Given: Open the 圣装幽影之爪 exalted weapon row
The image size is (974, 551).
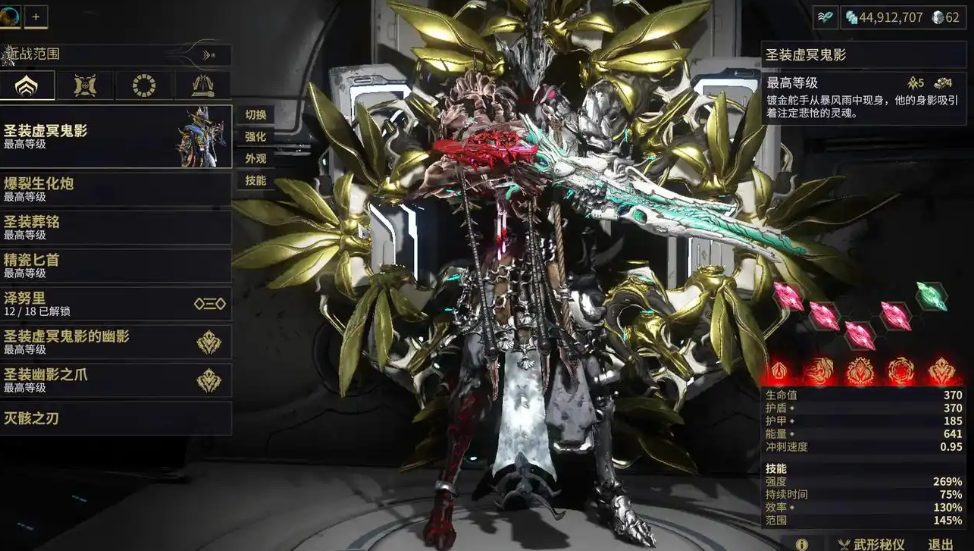Looking at the screenshot, I should pyautogui.click(x=115, y=380).
